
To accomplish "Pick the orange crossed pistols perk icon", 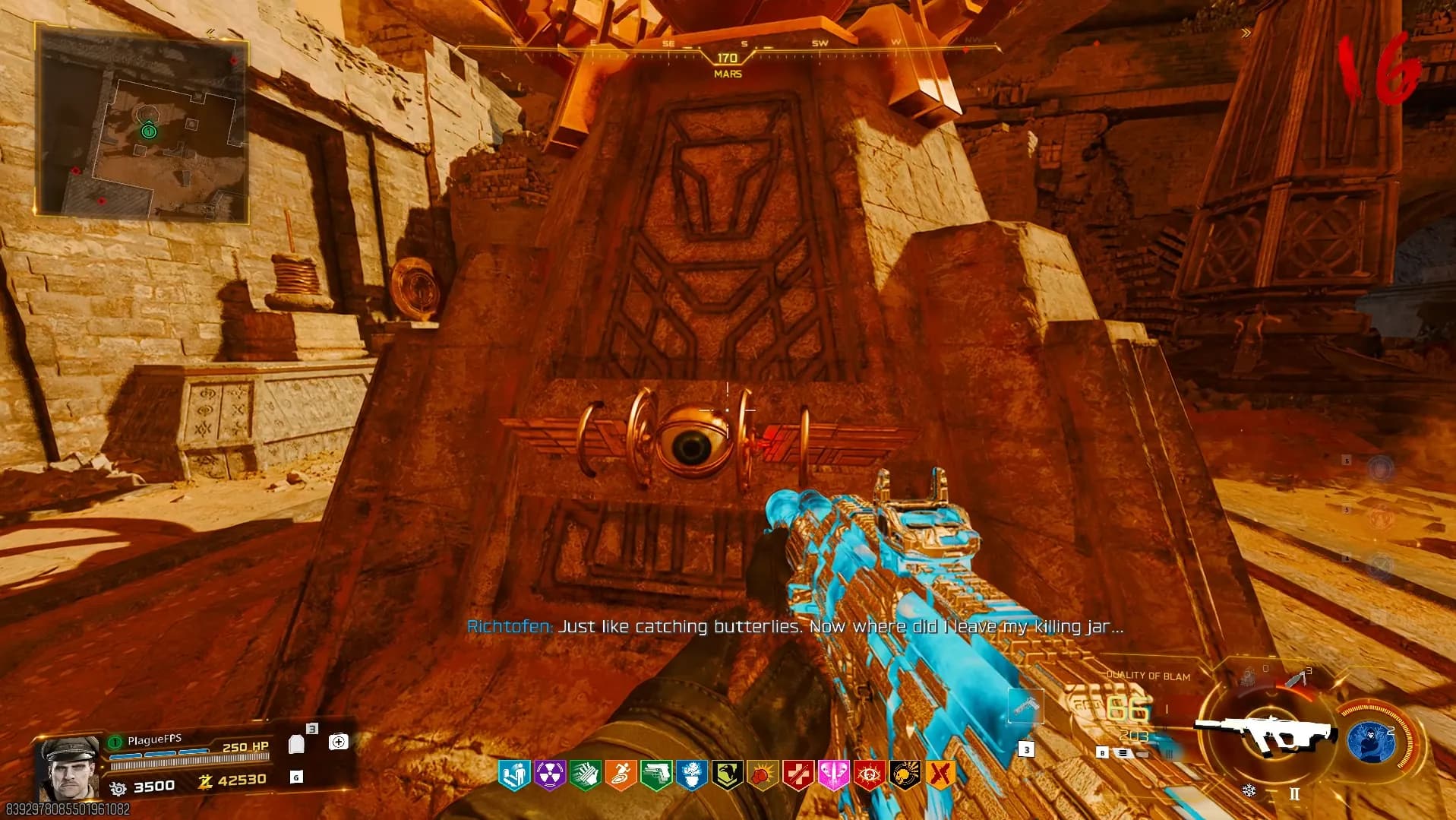I will click(x=940, y=775).
